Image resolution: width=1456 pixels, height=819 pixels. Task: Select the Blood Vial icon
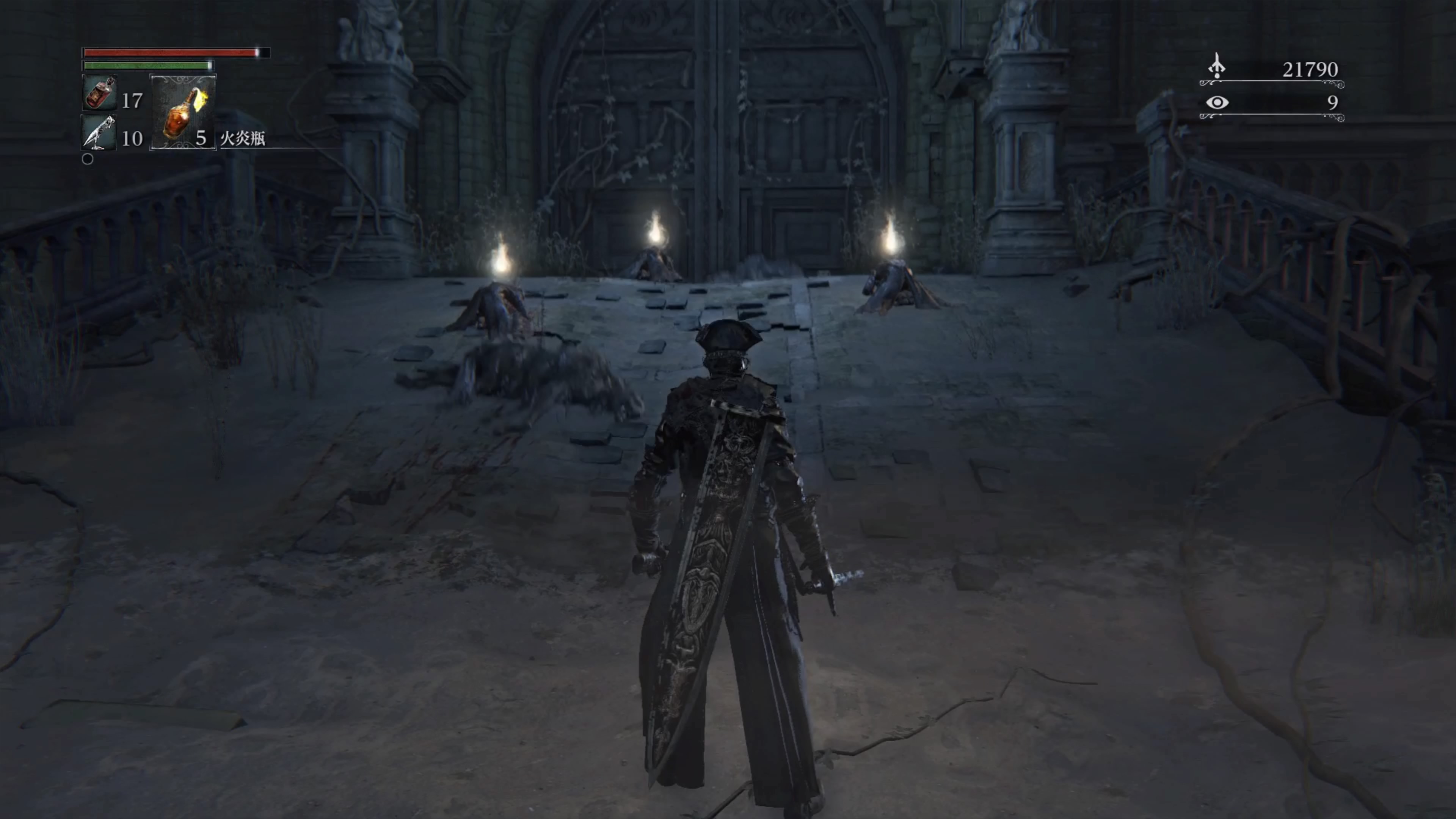100,93
